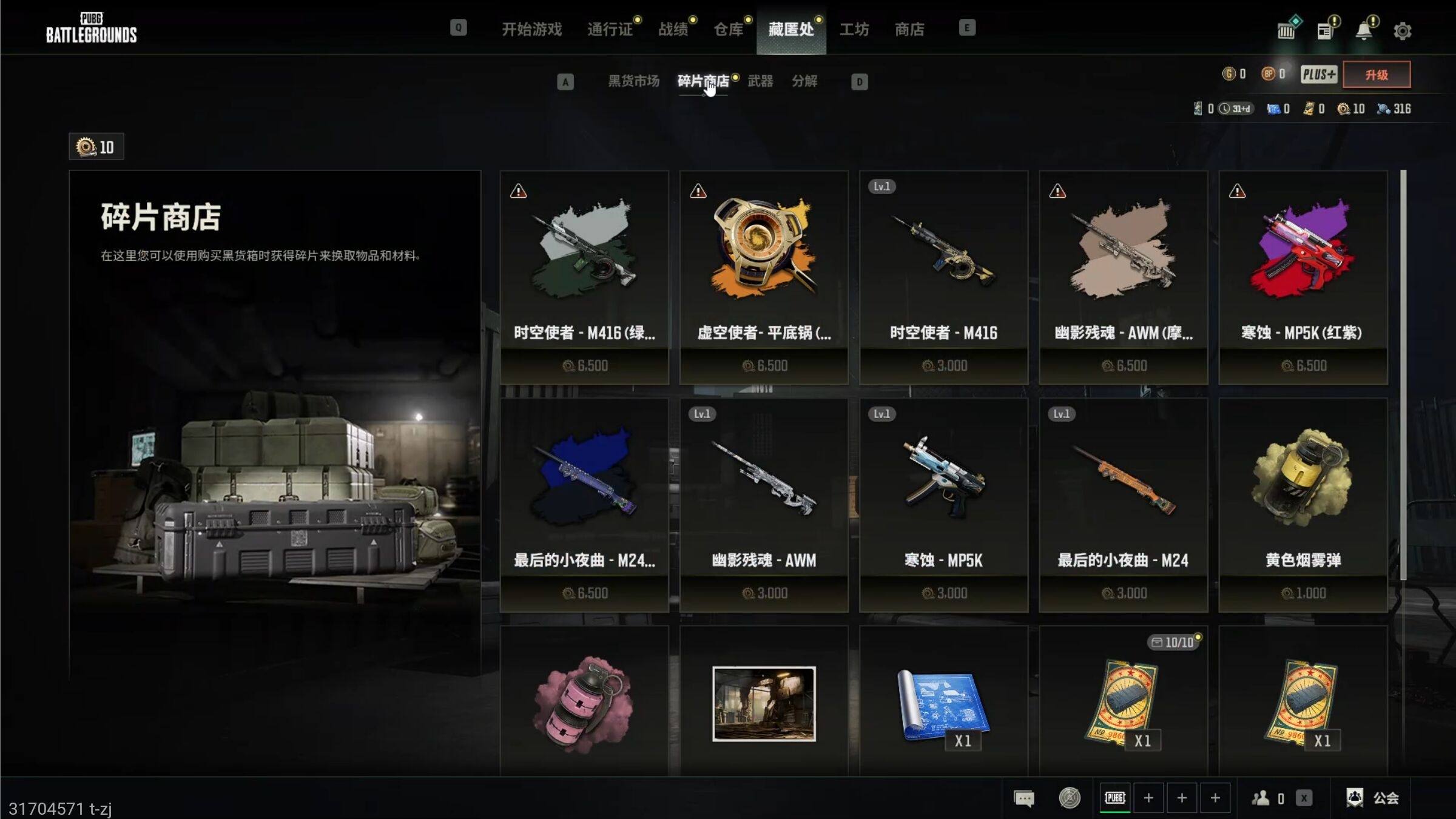1456x819 pixels.
Task: Choose 最后的小夜曲 - M24 Lv.1 card
Action: (1123, 505)
